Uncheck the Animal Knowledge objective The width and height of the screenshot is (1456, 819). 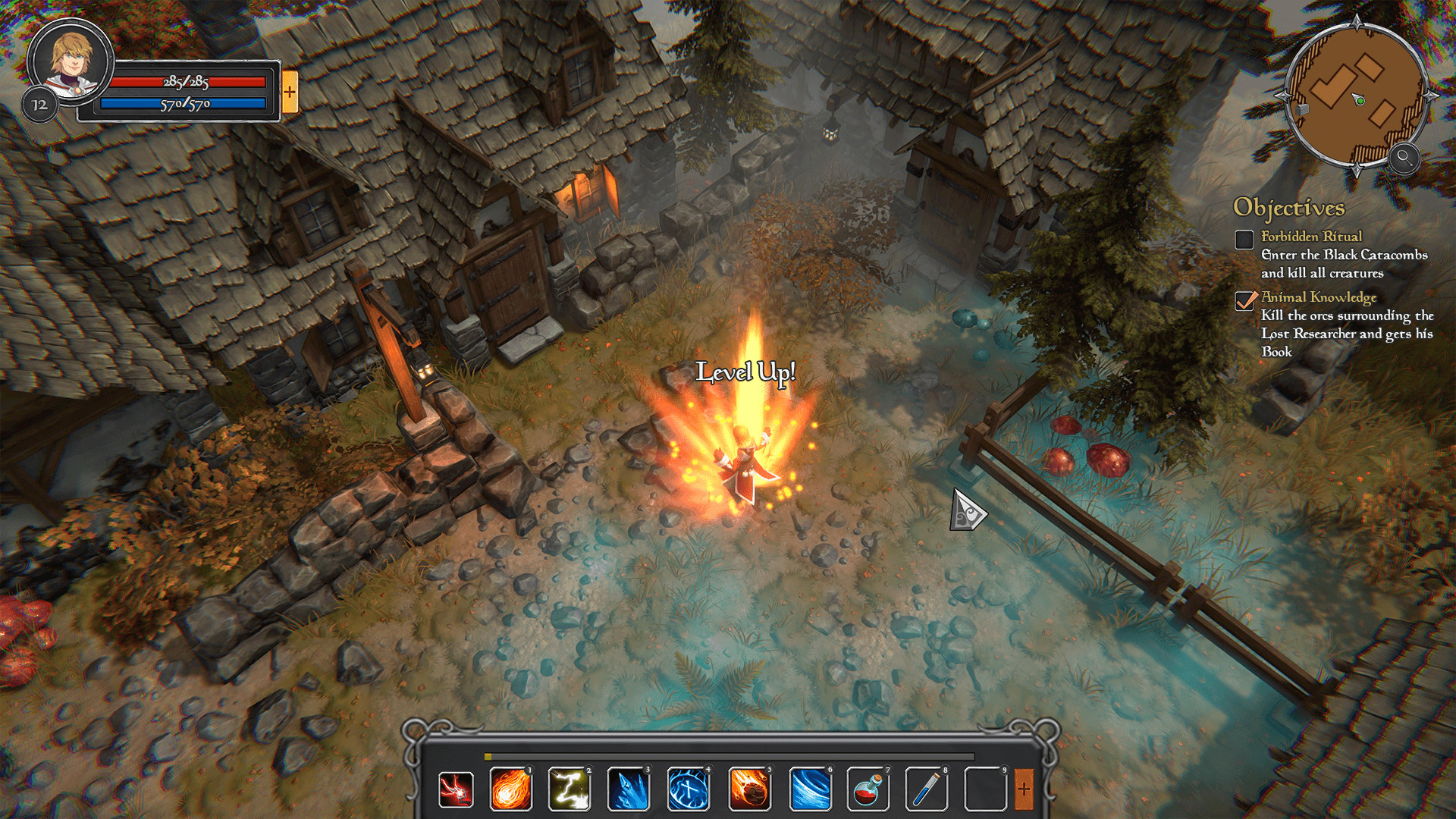click(x=1244, y=302)
